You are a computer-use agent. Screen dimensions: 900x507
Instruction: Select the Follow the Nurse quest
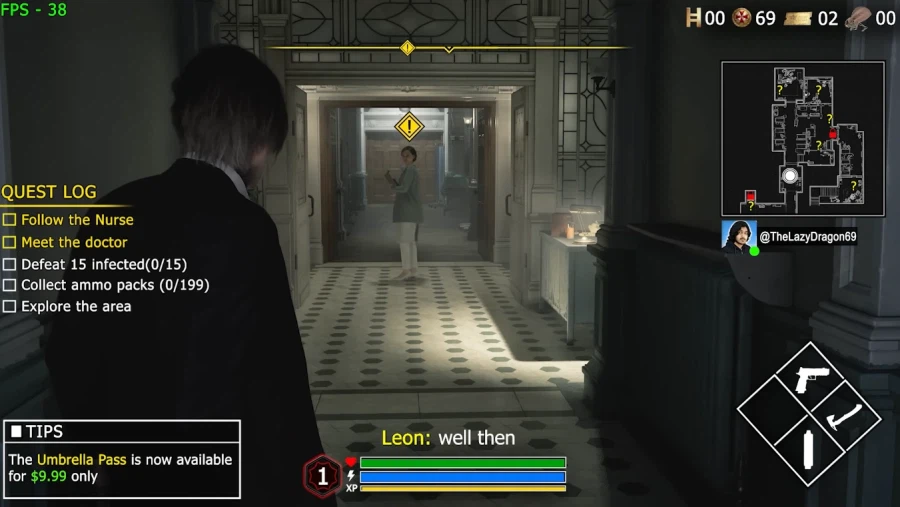[x=77, y=220]
